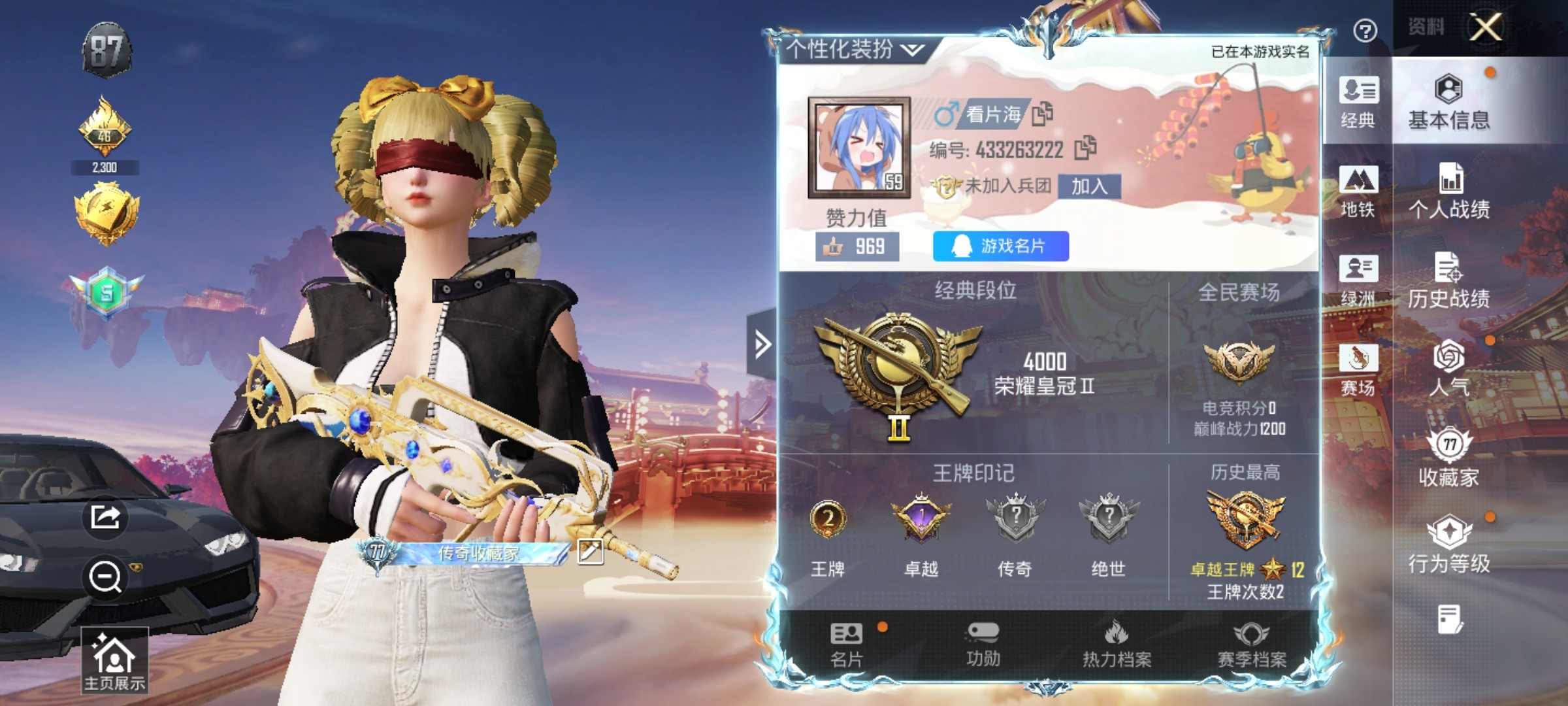Image resolution: width=1568 pixels, height=706 pixels.
Task: Switch to the 地铁 mode tab
Action: pos(1358,191)
